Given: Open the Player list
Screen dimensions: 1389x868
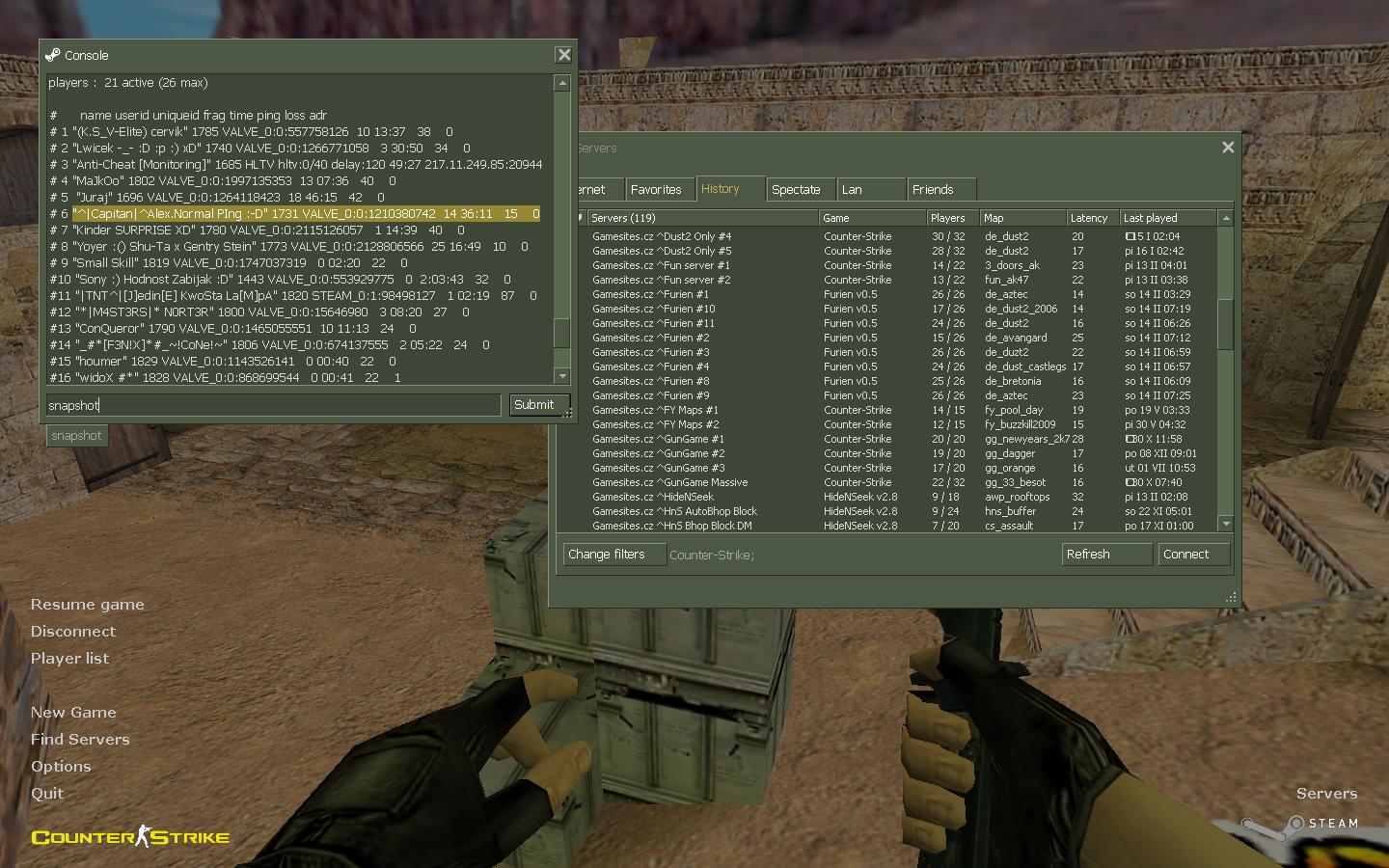Looking at the screenshot, I should pos(69,659).
